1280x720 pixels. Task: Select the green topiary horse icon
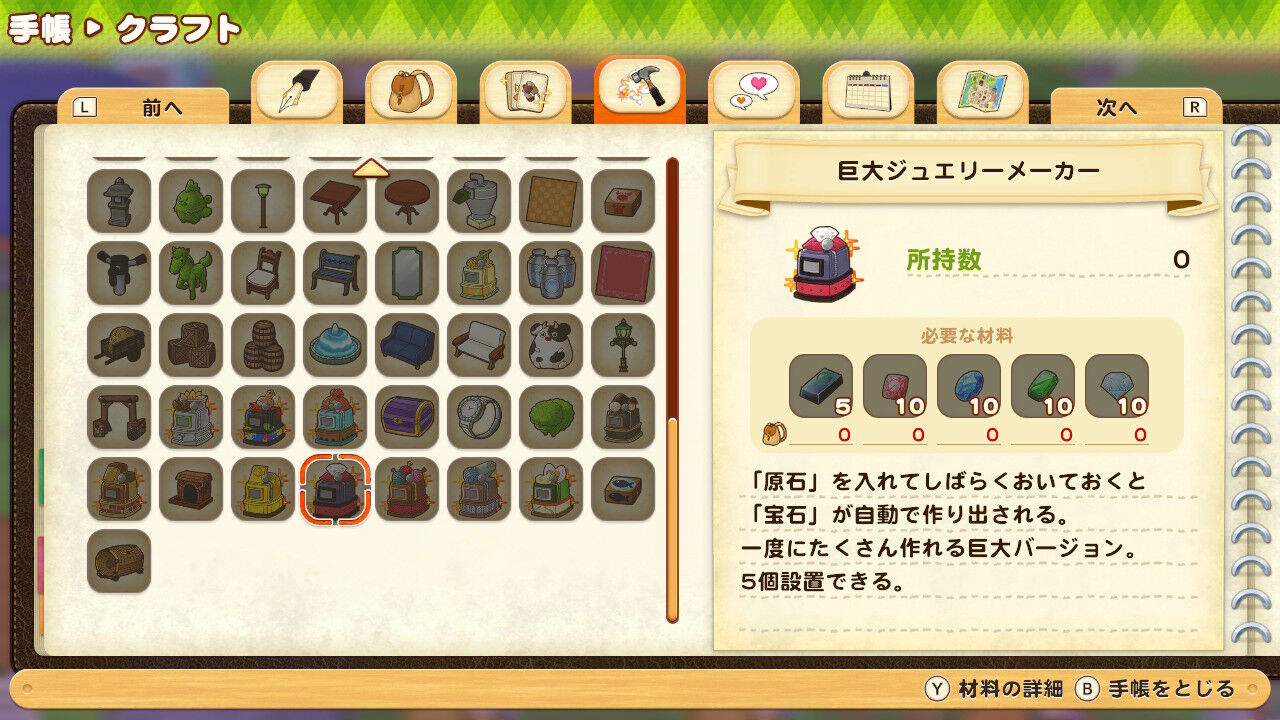coord(191,275)
